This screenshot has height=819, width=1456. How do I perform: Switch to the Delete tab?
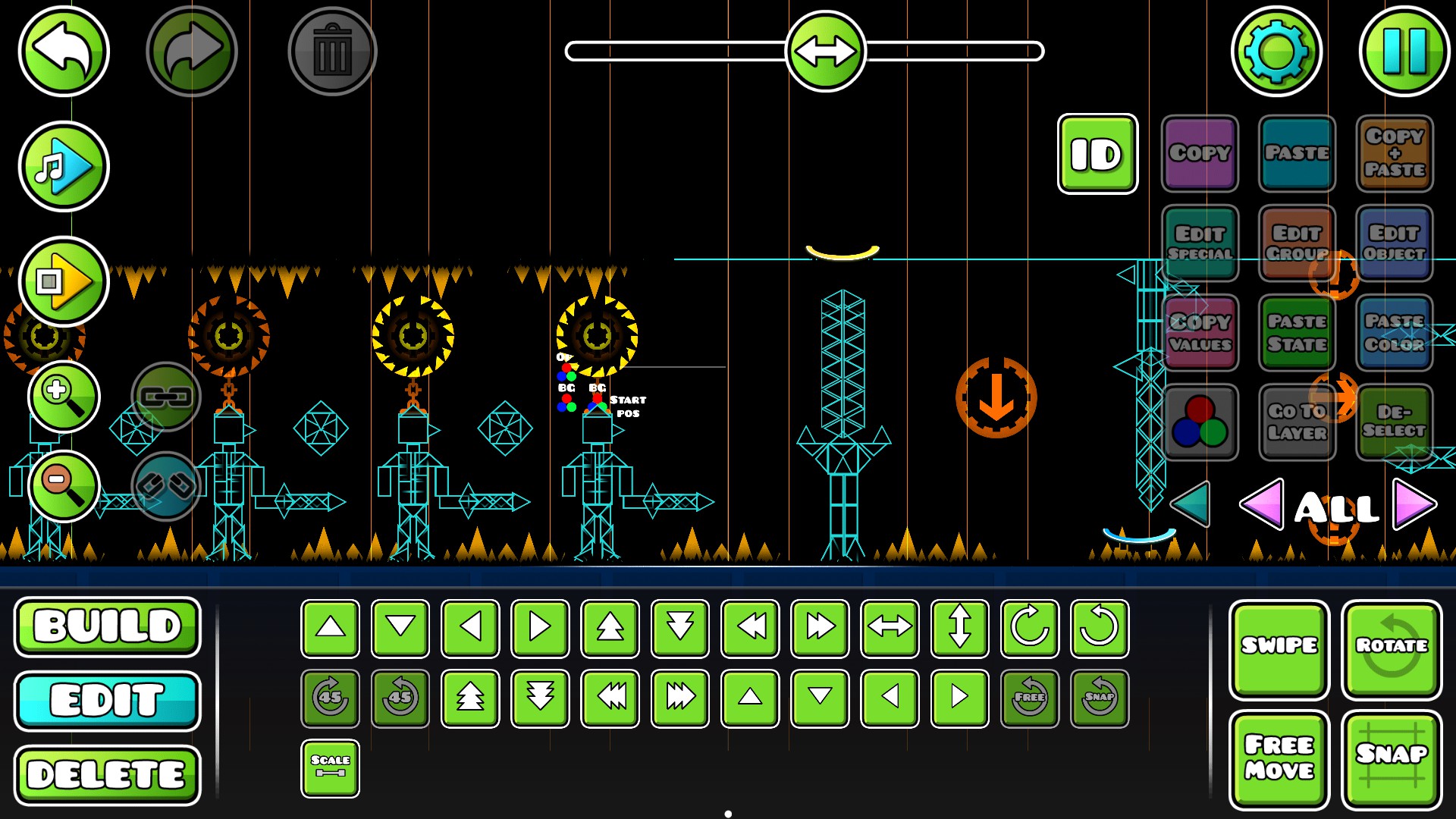[x=107, y=774]
